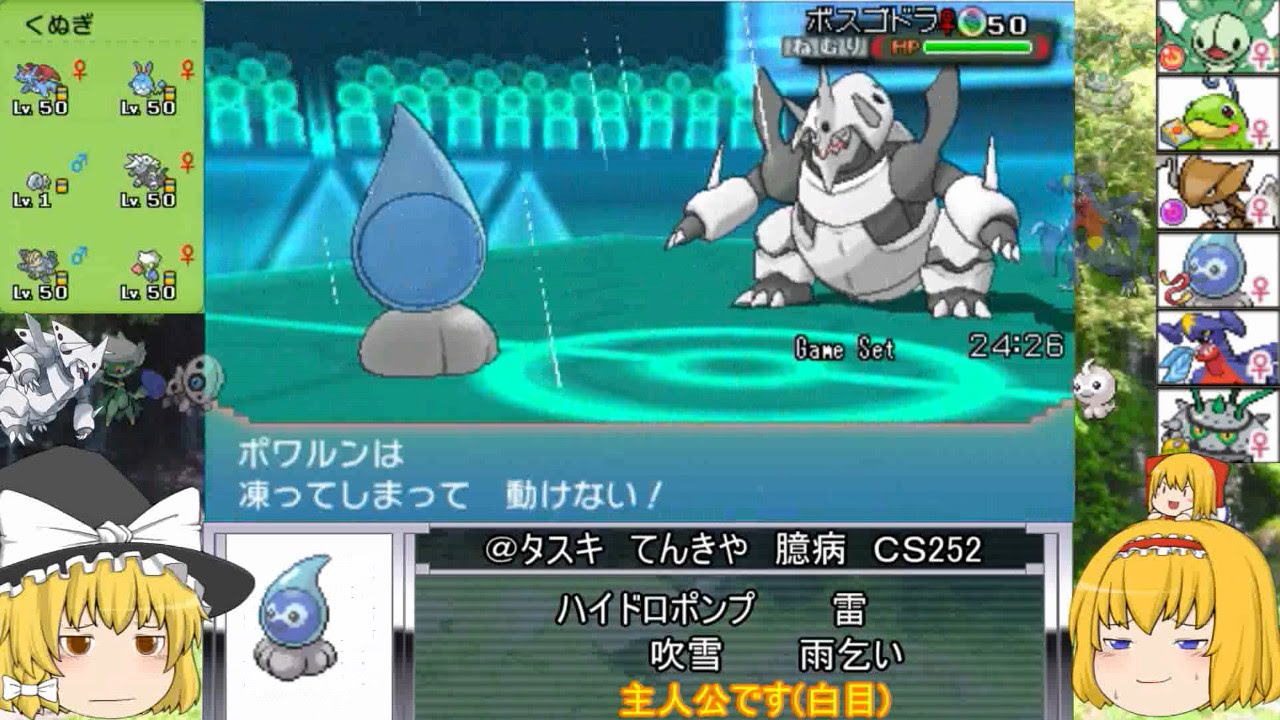Viewport: 1280px width, 720px height.
Task: Select the Lv. 1 Aron sprite
Action: [x=38, y=182]
